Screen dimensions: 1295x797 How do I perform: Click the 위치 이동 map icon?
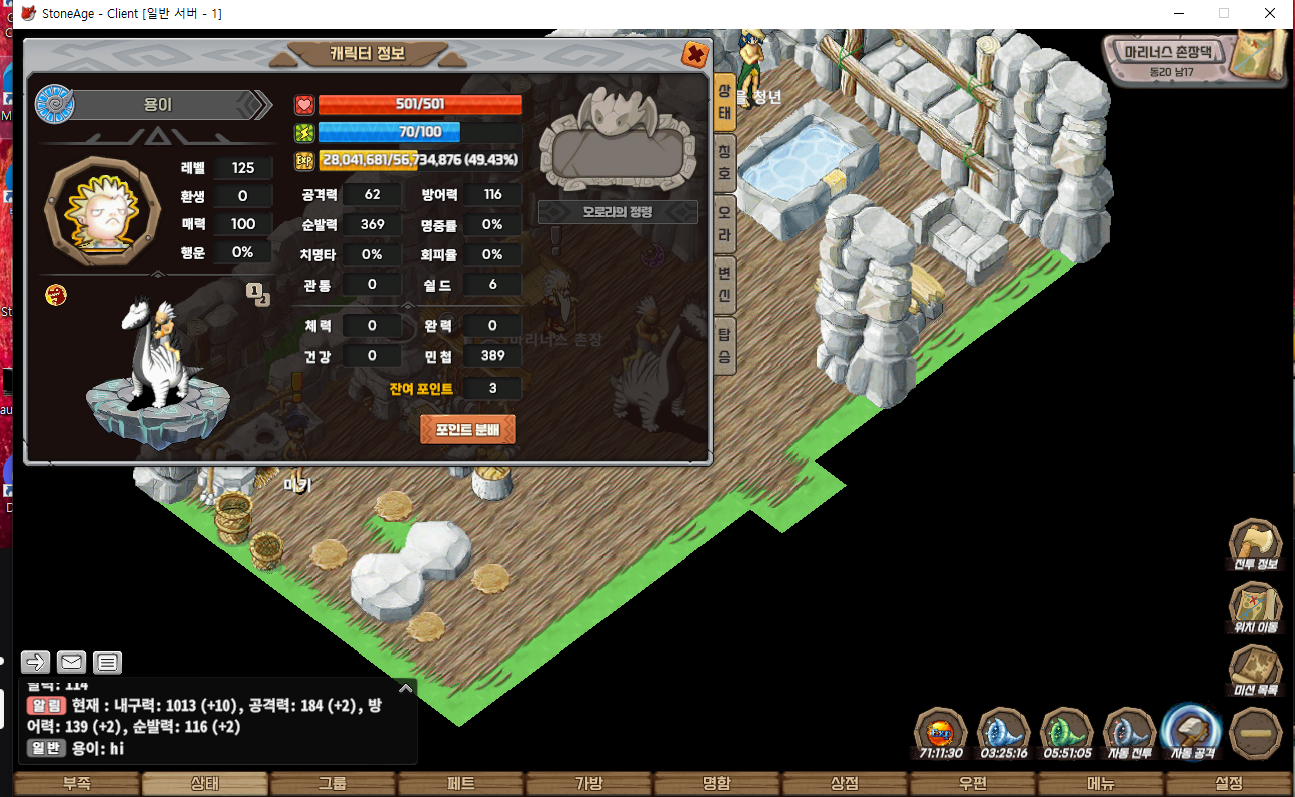(1255, 608)
